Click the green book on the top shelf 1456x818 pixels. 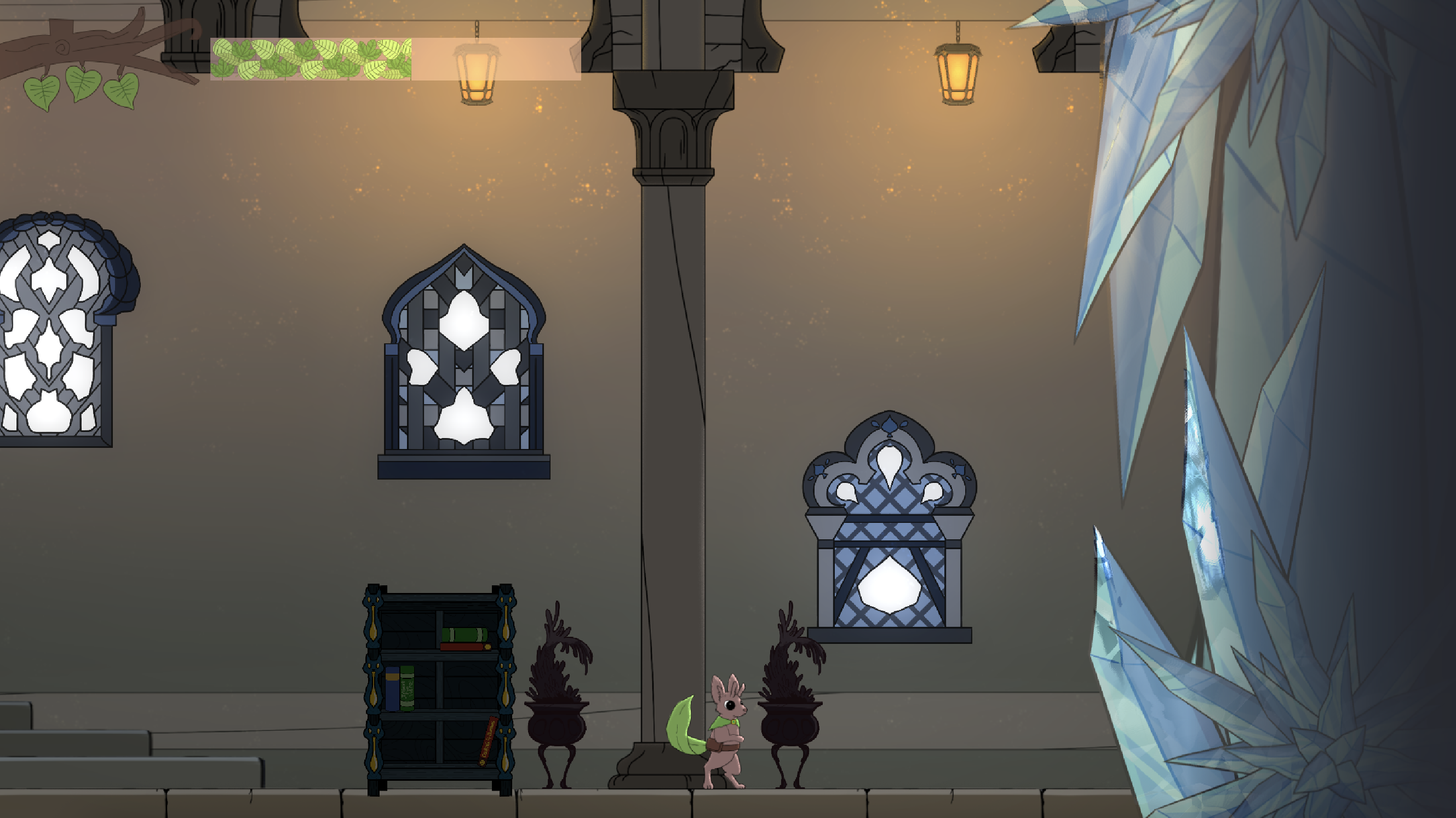point(465,634)
